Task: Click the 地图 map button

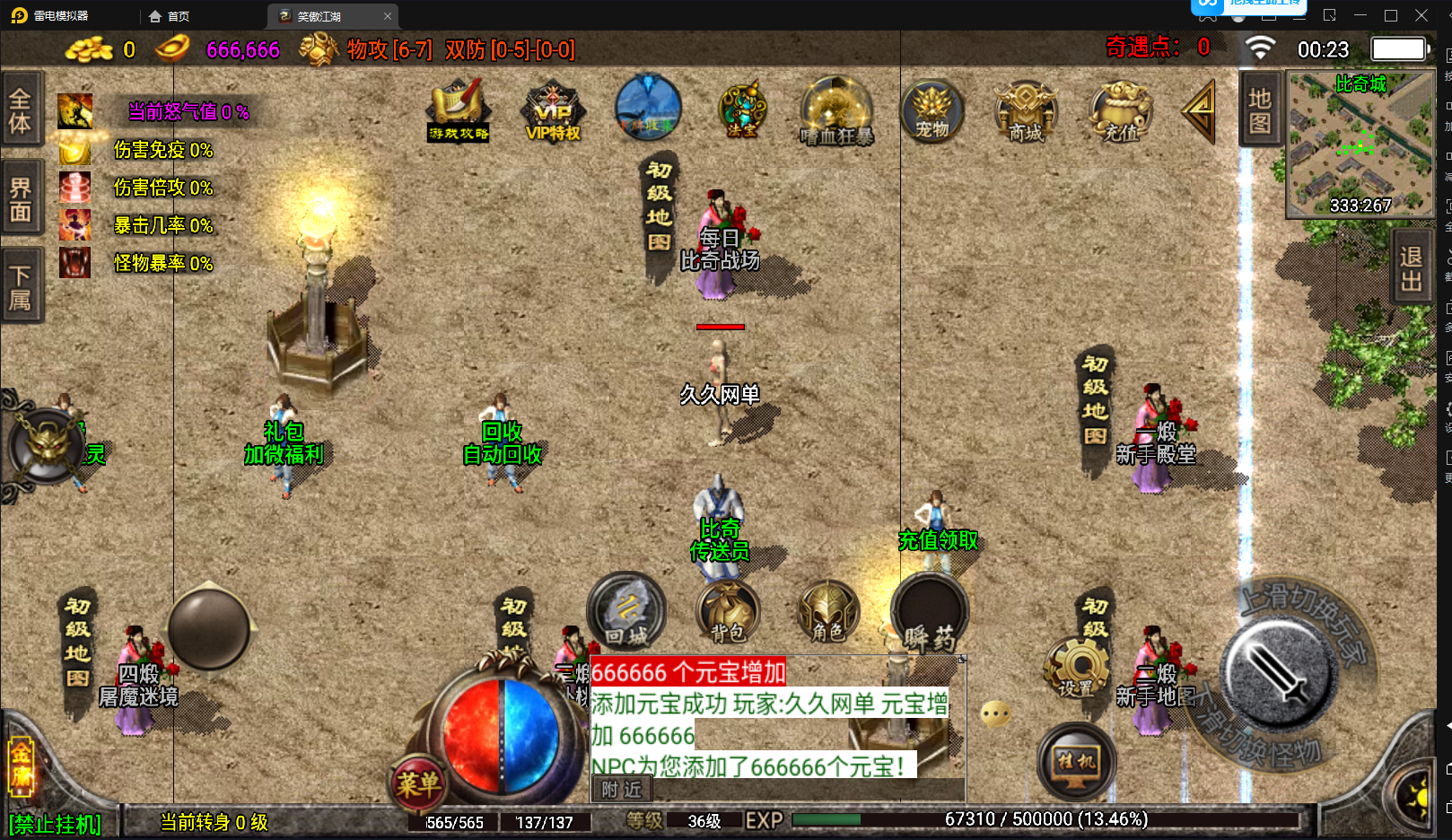Action: pyautogui.click(x=1260, y=109)
